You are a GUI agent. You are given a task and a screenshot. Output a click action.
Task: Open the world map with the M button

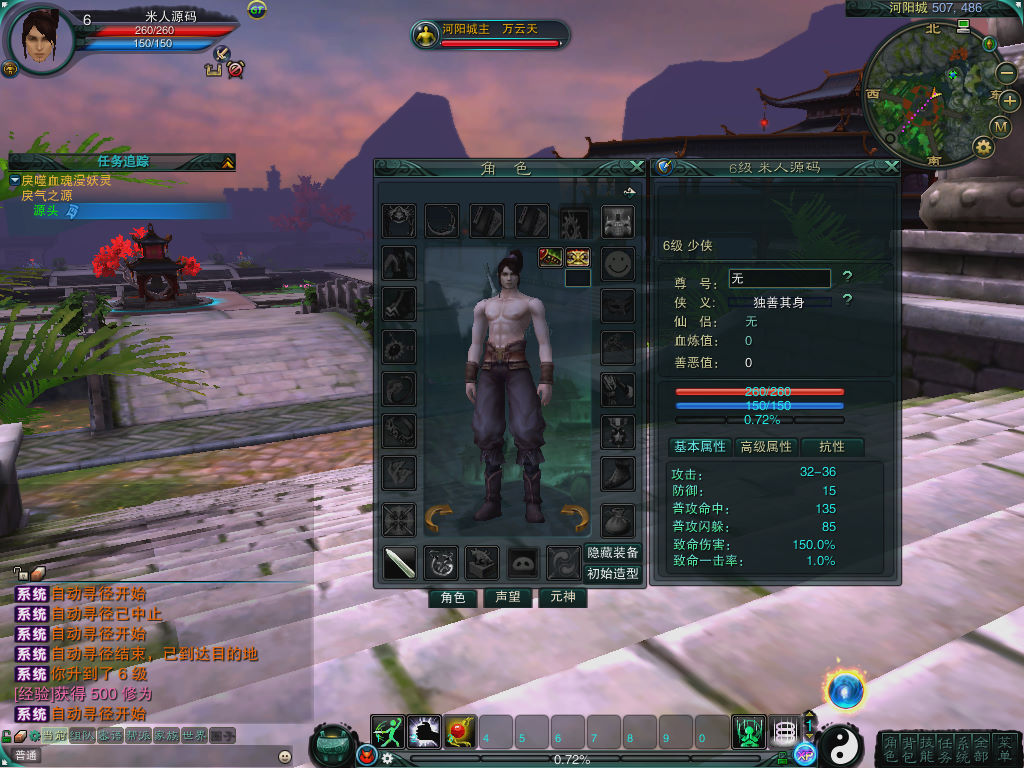pos(1001,126)
